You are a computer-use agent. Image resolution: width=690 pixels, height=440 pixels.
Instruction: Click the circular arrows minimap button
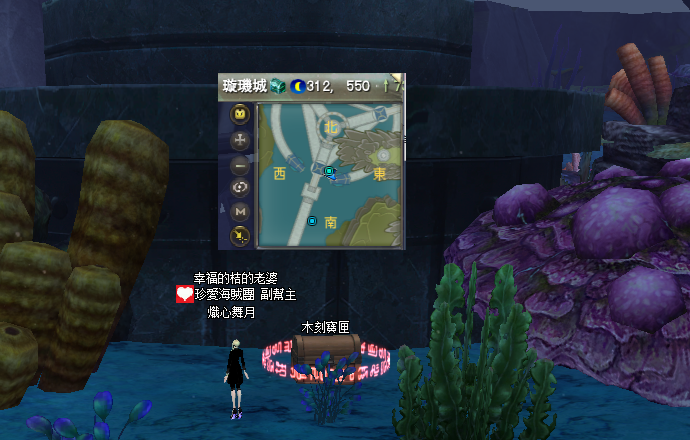240,188
